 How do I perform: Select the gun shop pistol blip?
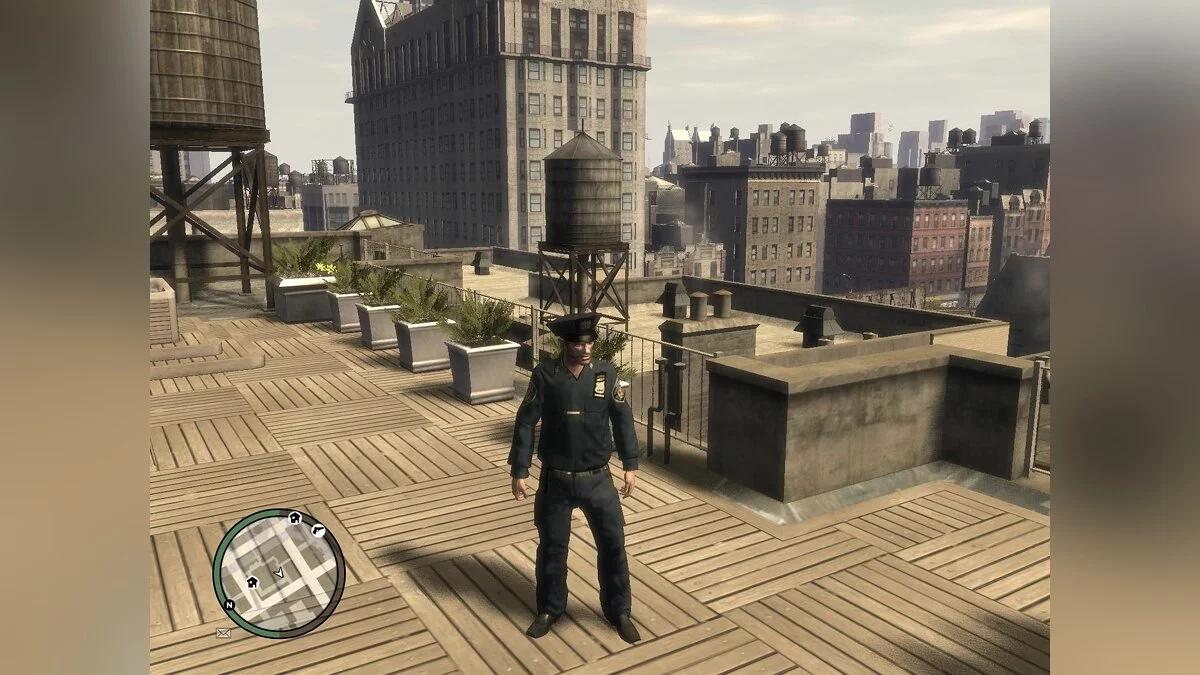point(318,530)
